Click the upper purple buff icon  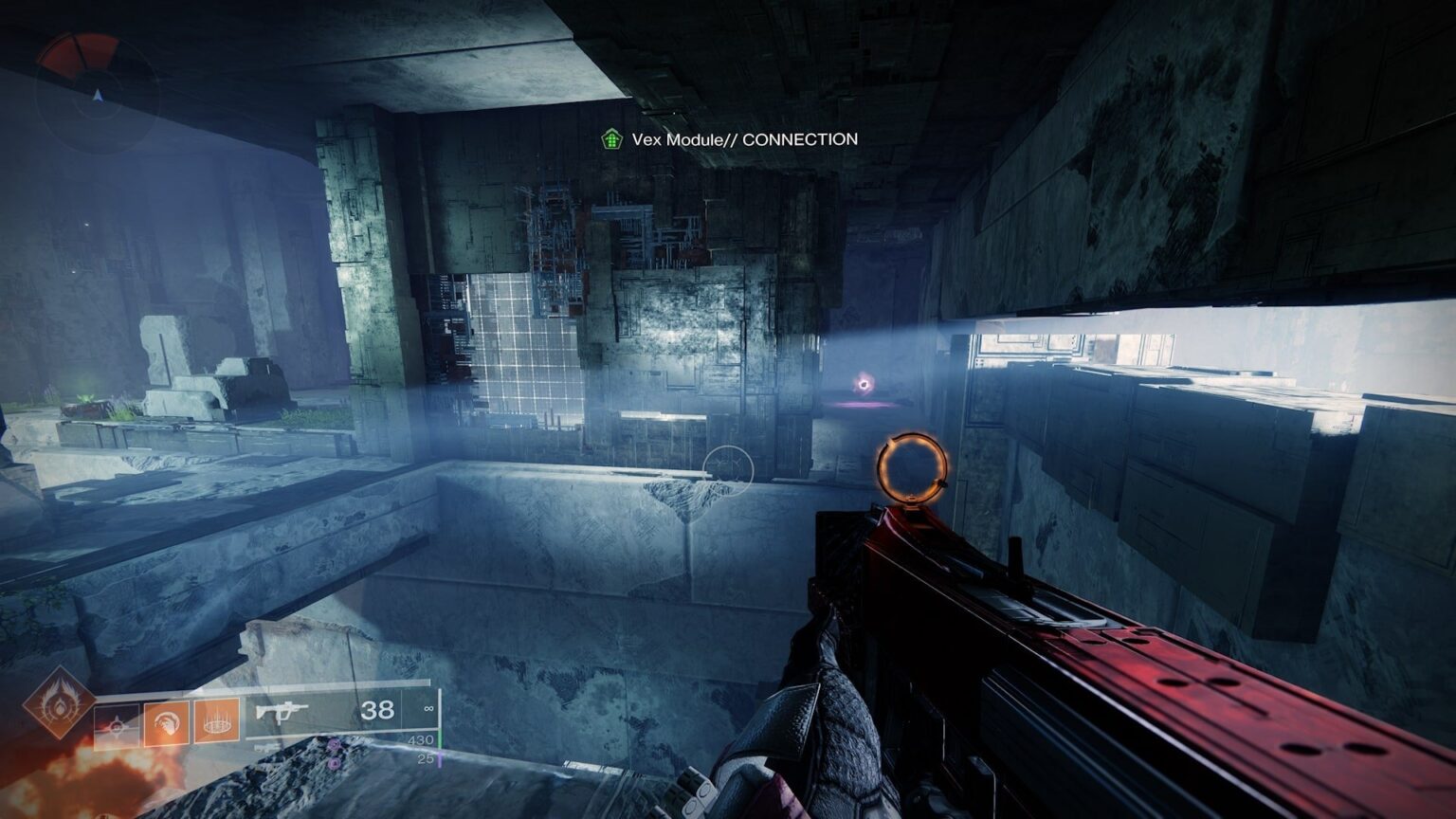click(333, 744)
